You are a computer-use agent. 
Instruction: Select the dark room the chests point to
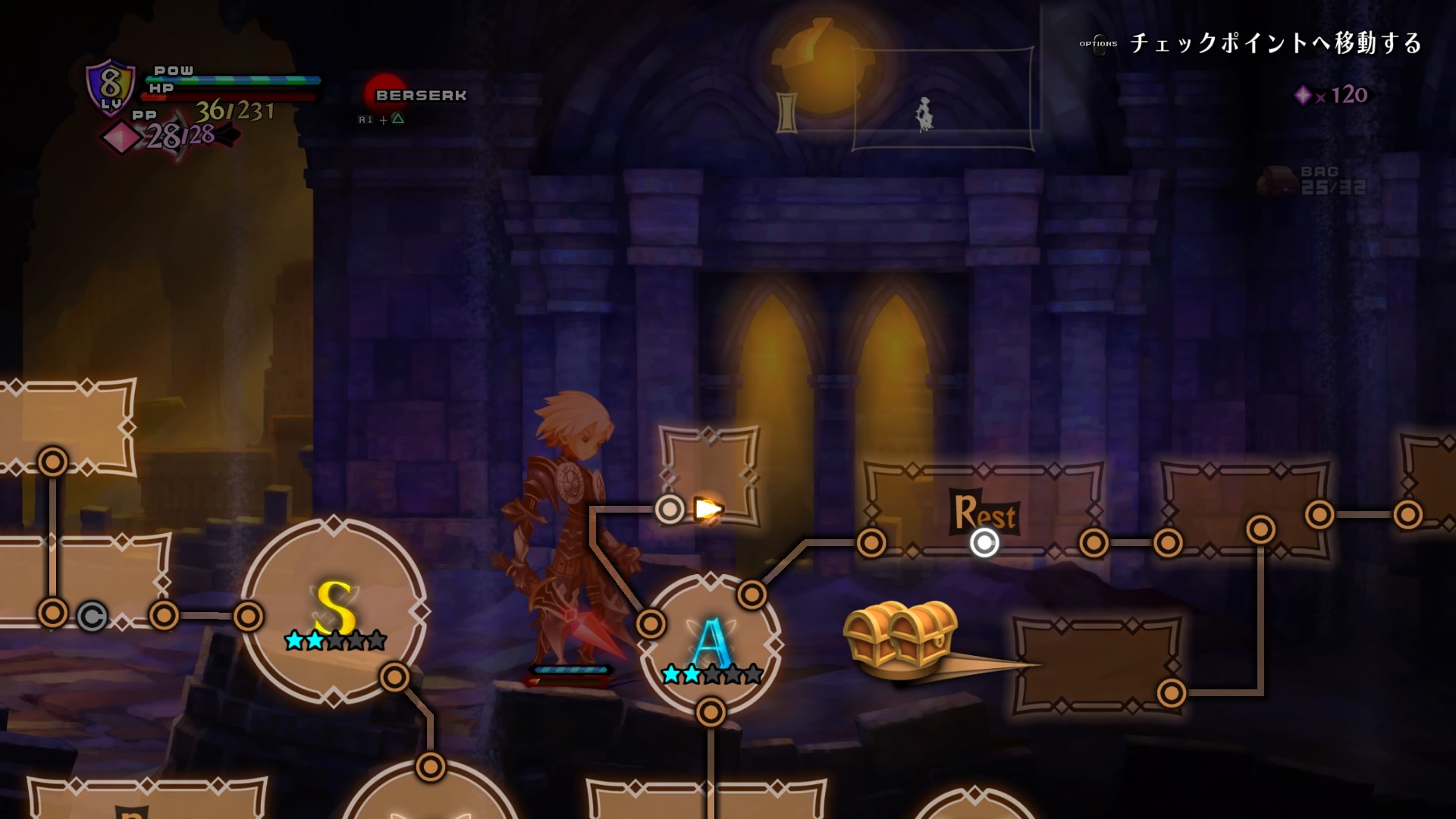[x=1096, y=665]
